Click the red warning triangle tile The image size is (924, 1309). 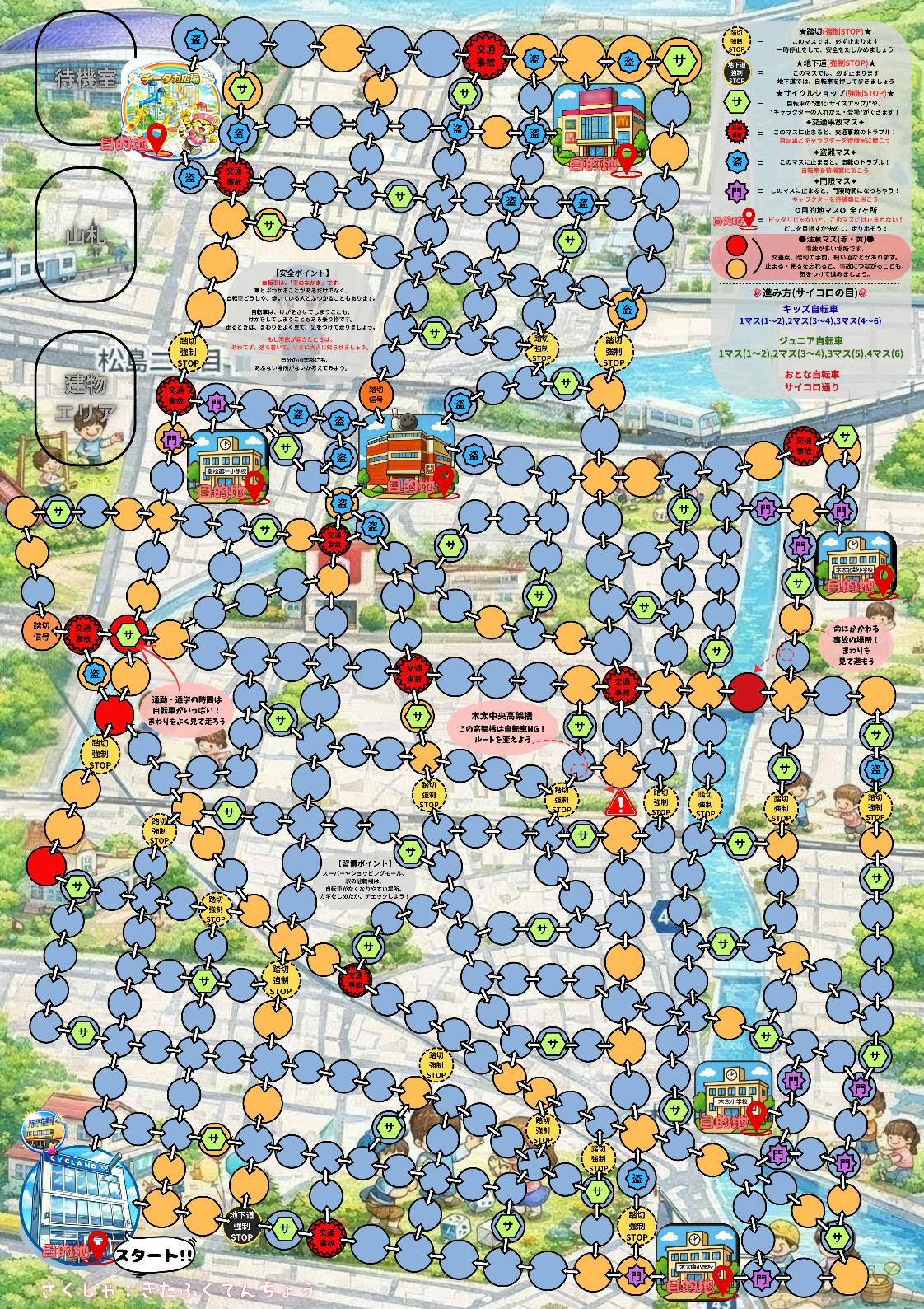pyautogui.click(x=619, y=802)
